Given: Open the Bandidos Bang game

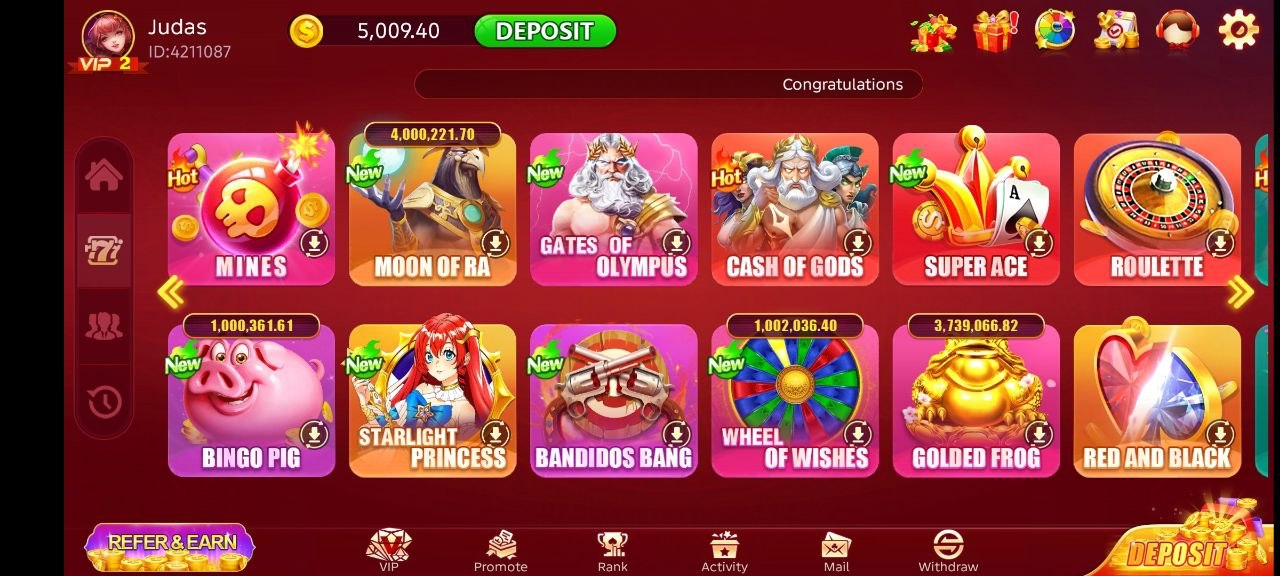Looking at the screenshot, I should tap(613, 401).
